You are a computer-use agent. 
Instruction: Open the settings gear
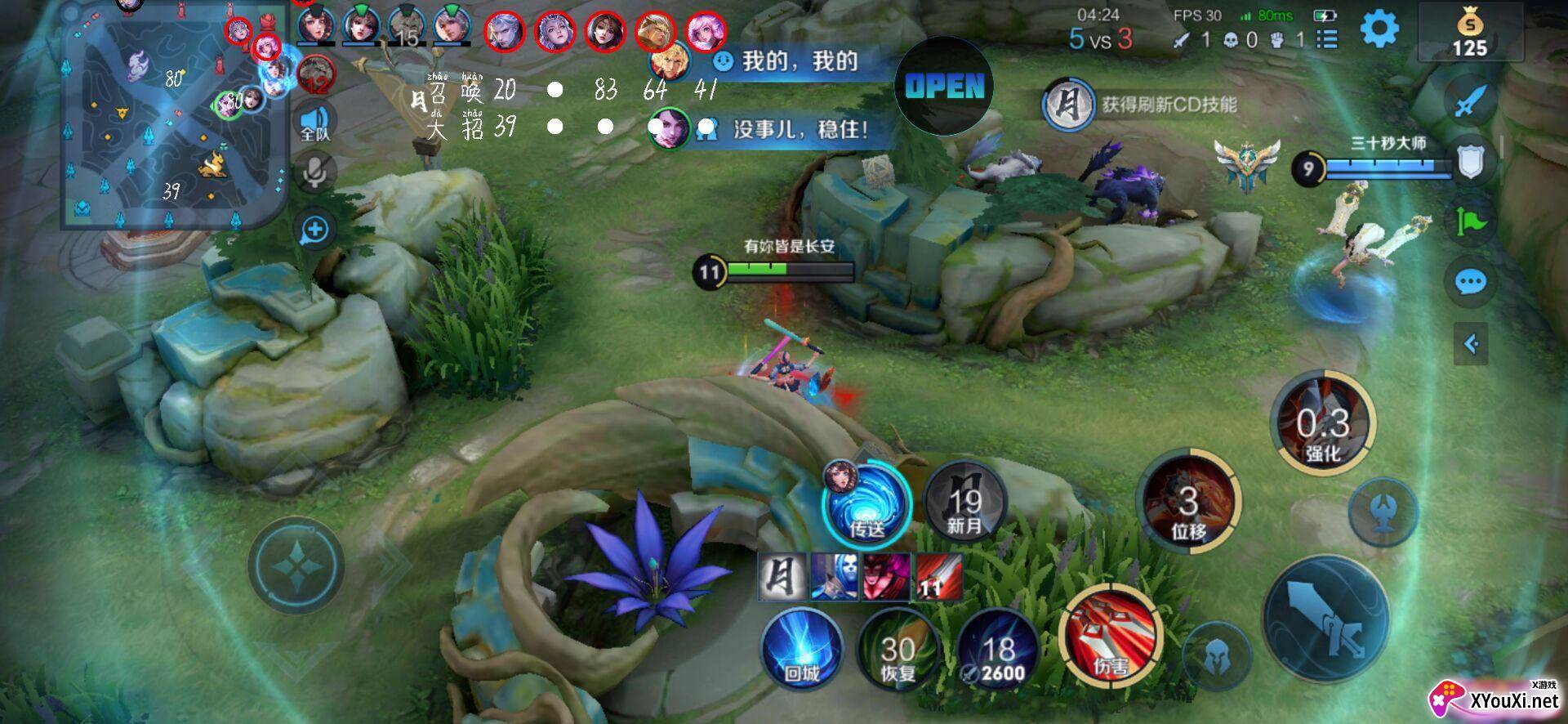[x=1379, y=31]
